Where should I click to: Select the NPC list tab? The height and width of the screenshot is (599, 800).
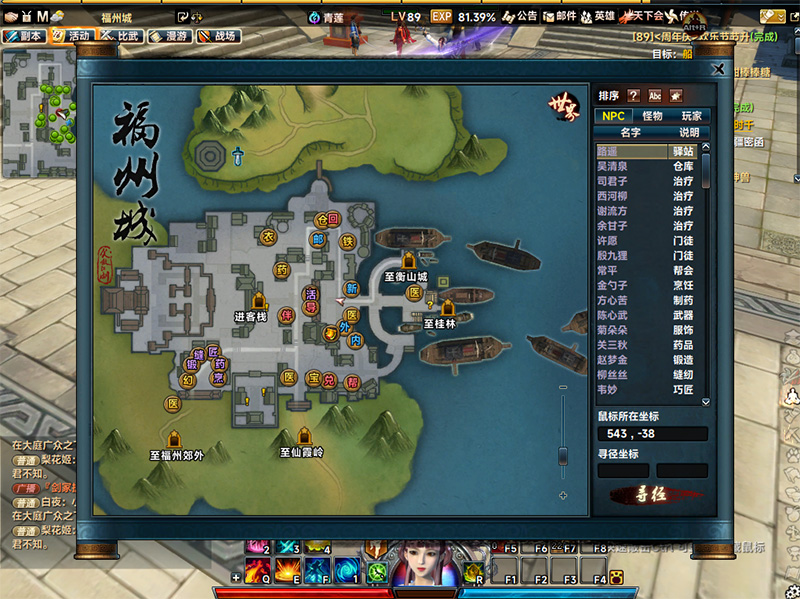613,116
